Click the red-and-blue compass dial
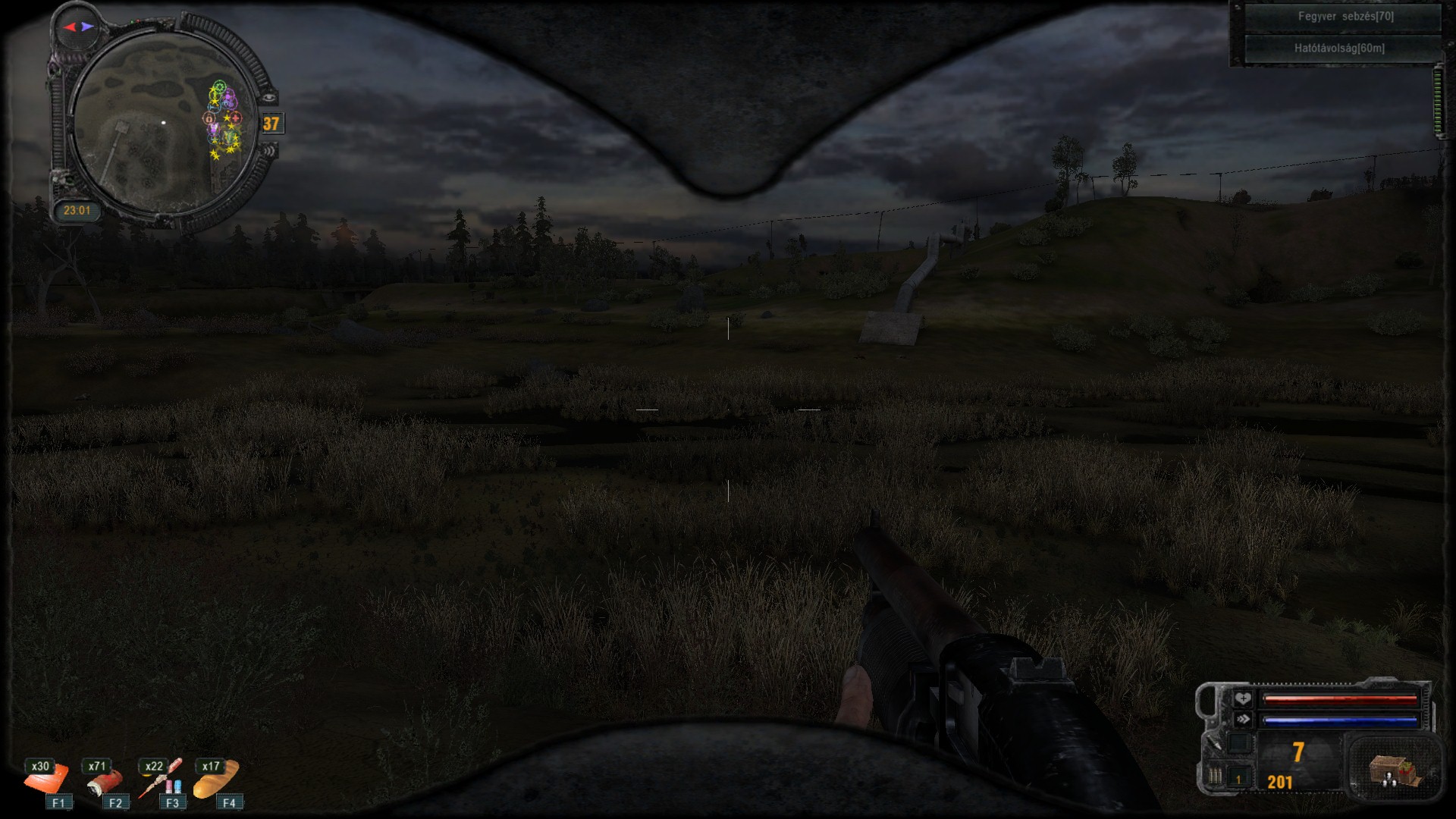Image resolution: width=1456 pixels, height=819 pixels. pyautogui.click(x=79, y=27)
